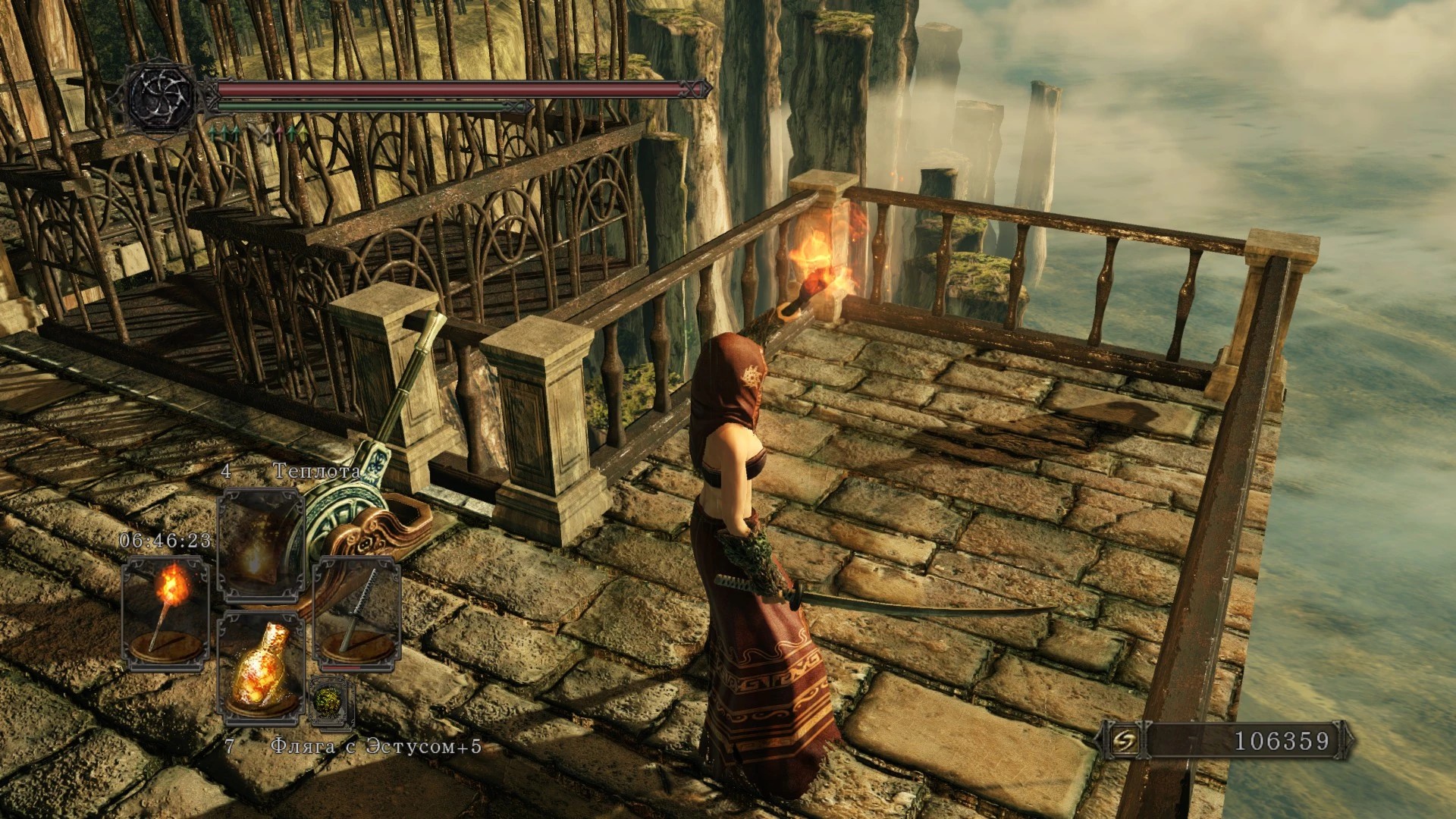
Task: Click the octagonal covenant emblem
Action: (160, 97)
